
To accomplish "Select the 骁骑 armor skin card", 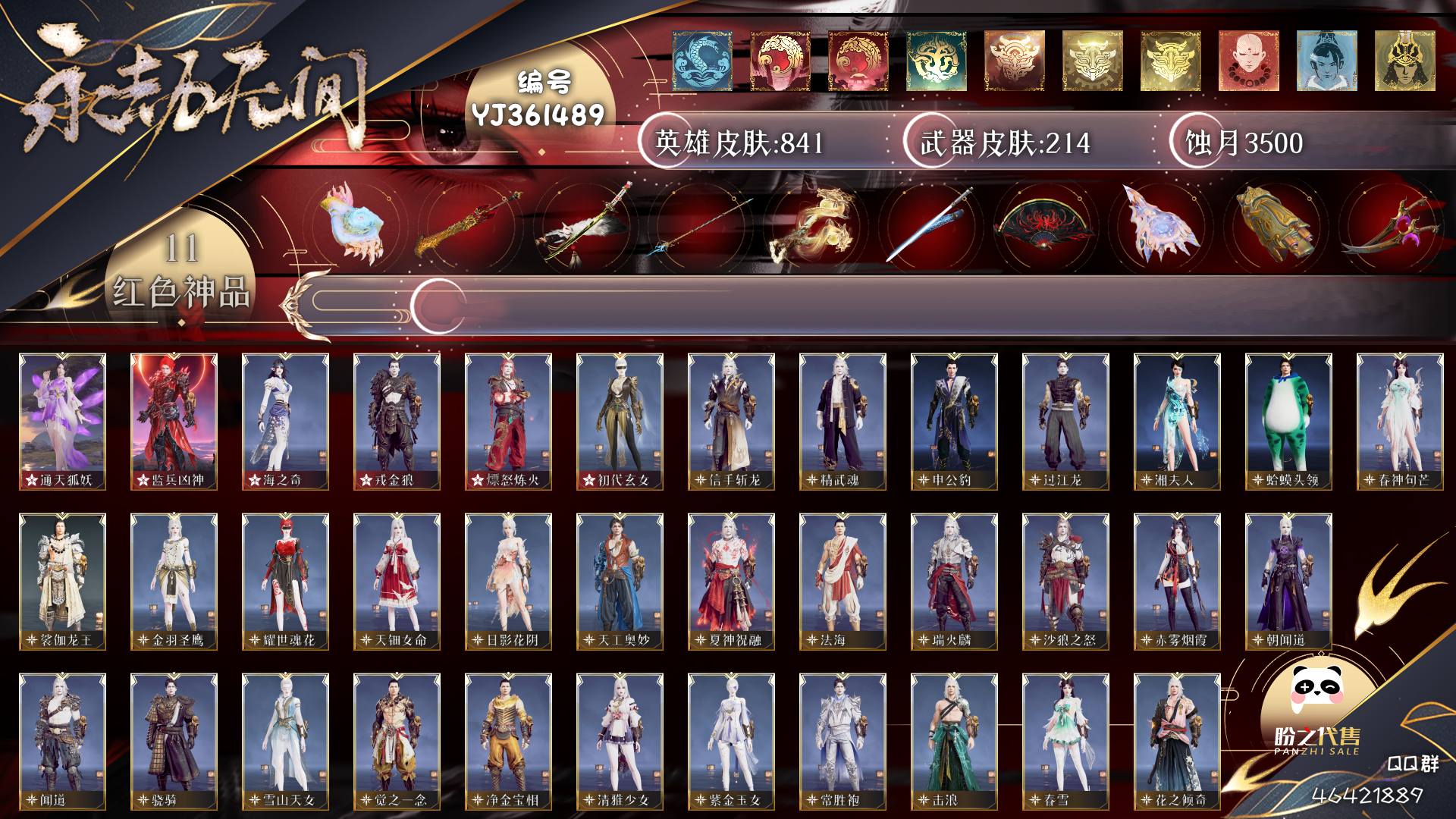I will [174, 741].
